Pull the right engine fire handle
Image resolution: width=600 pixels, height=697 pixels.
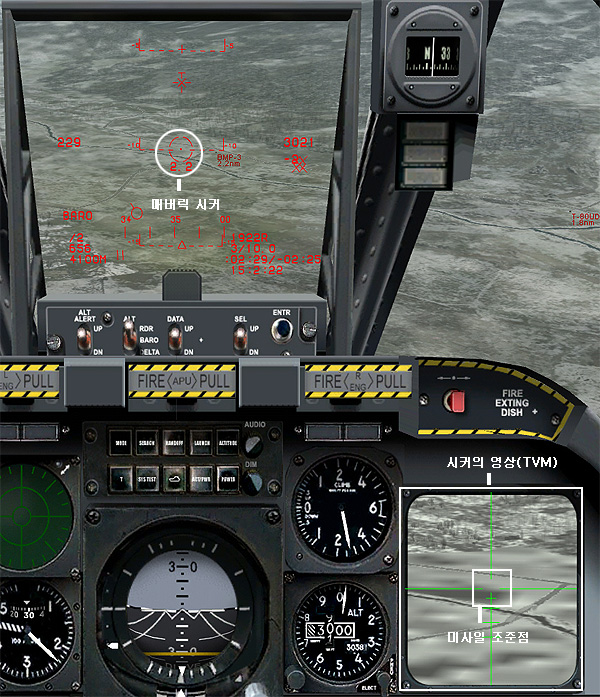coord(360,381)
